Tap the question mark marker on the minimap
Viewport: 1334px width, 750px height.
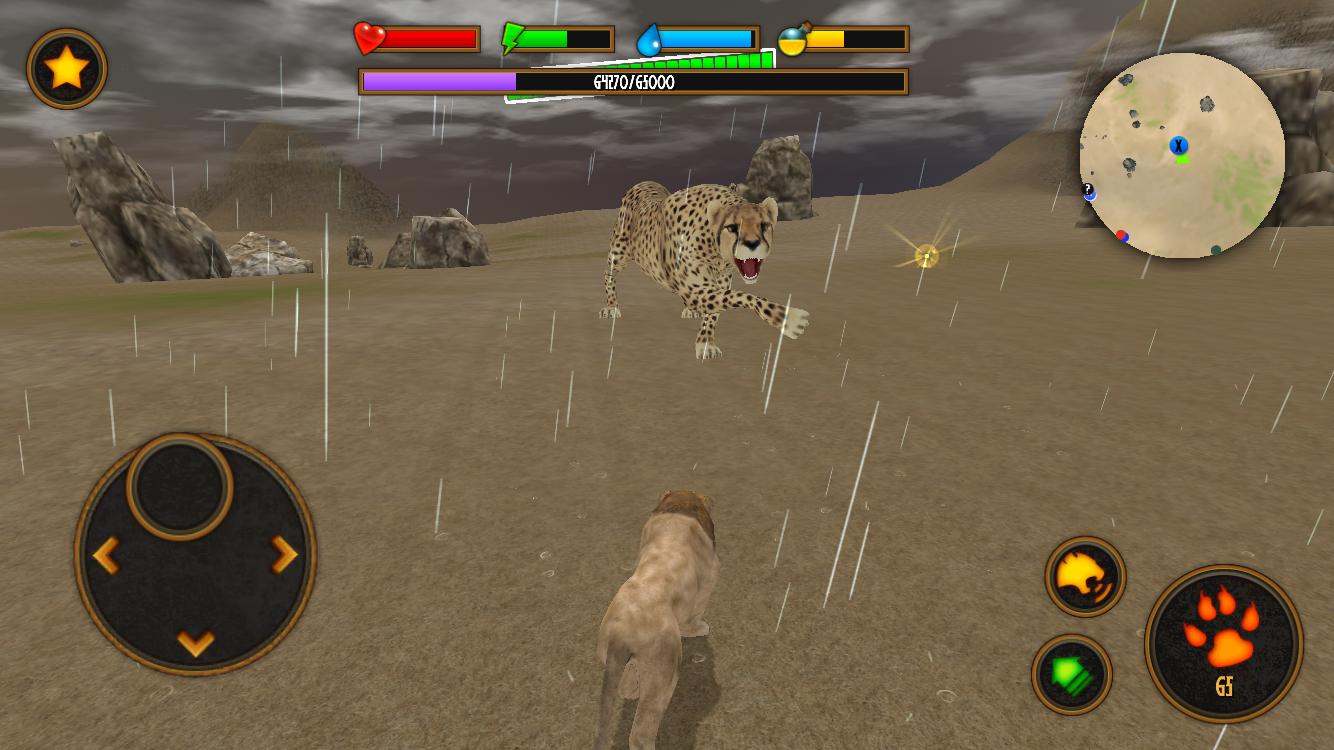coord(1086,190)
